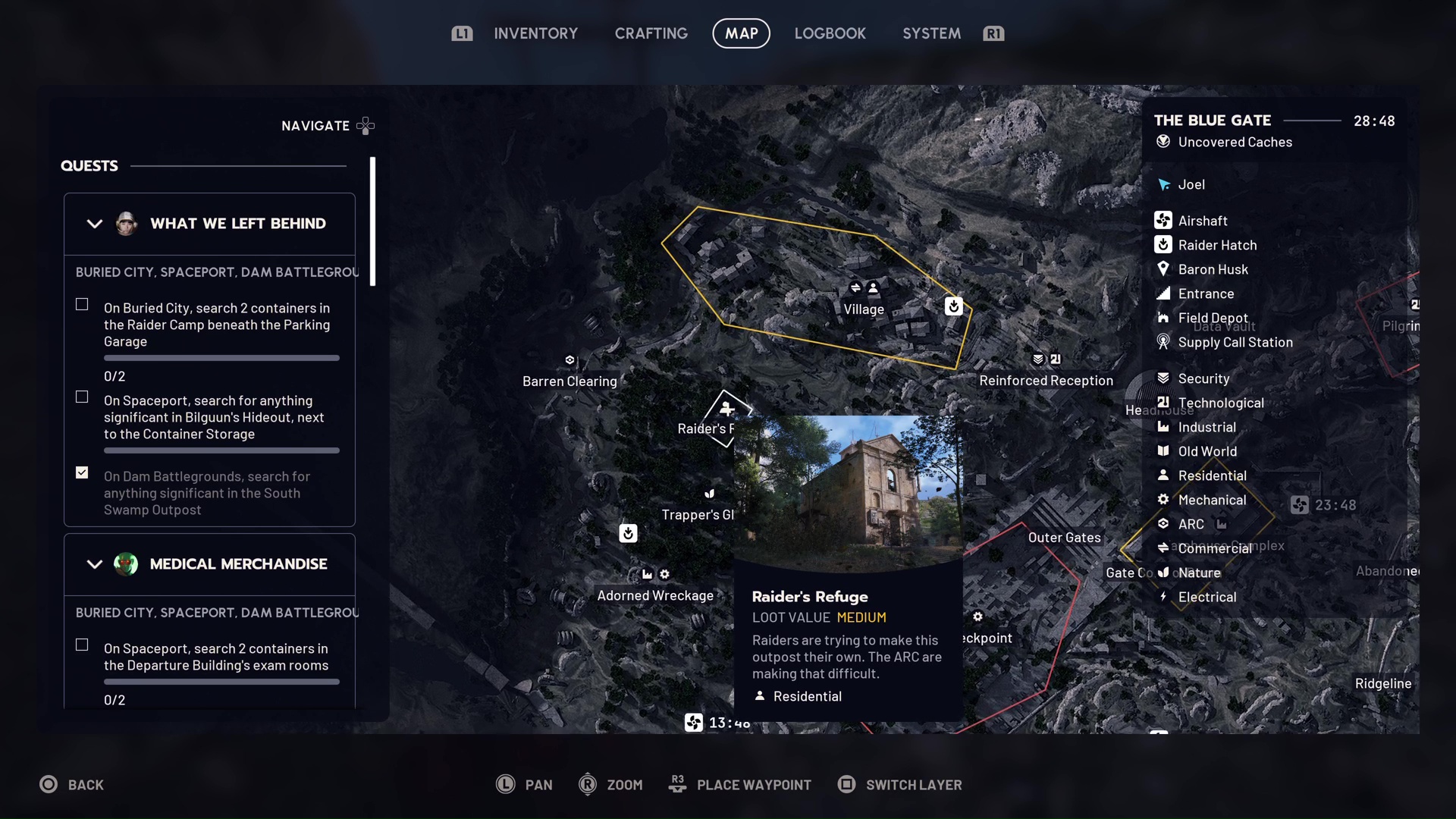Collapse the Medical Merchandise quest
The image size is (1456, 819).
(x=94, y=564)
